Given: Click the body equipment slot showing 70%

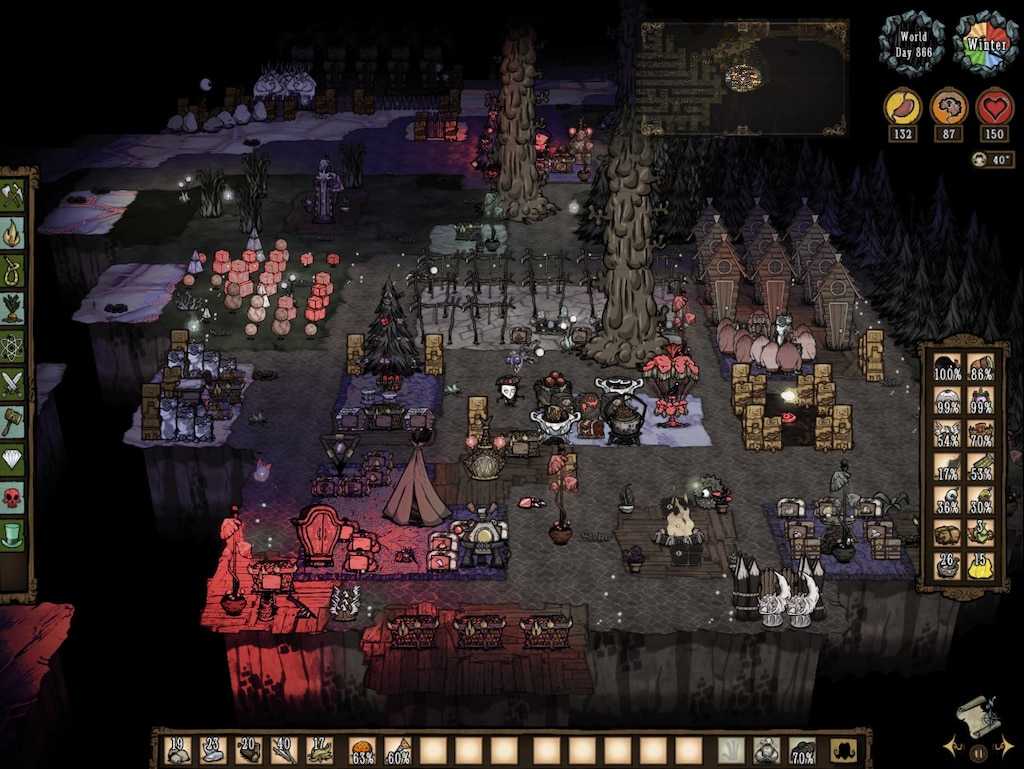Looking at the screenshot, I should pyautogui.click(x=801, y=750).
